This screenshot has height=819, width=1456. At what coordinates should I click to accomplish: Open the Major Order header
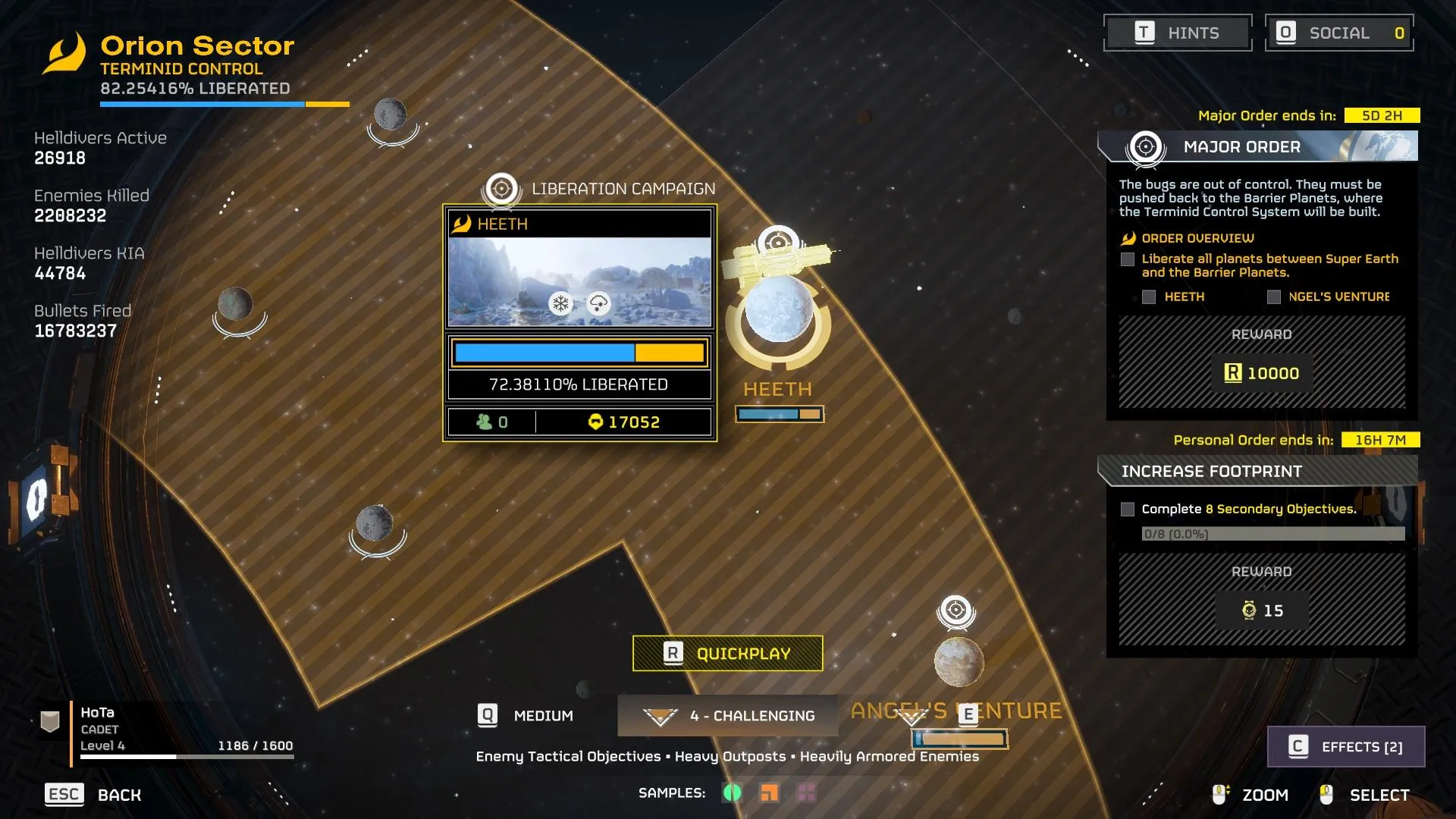point(1257,146)
